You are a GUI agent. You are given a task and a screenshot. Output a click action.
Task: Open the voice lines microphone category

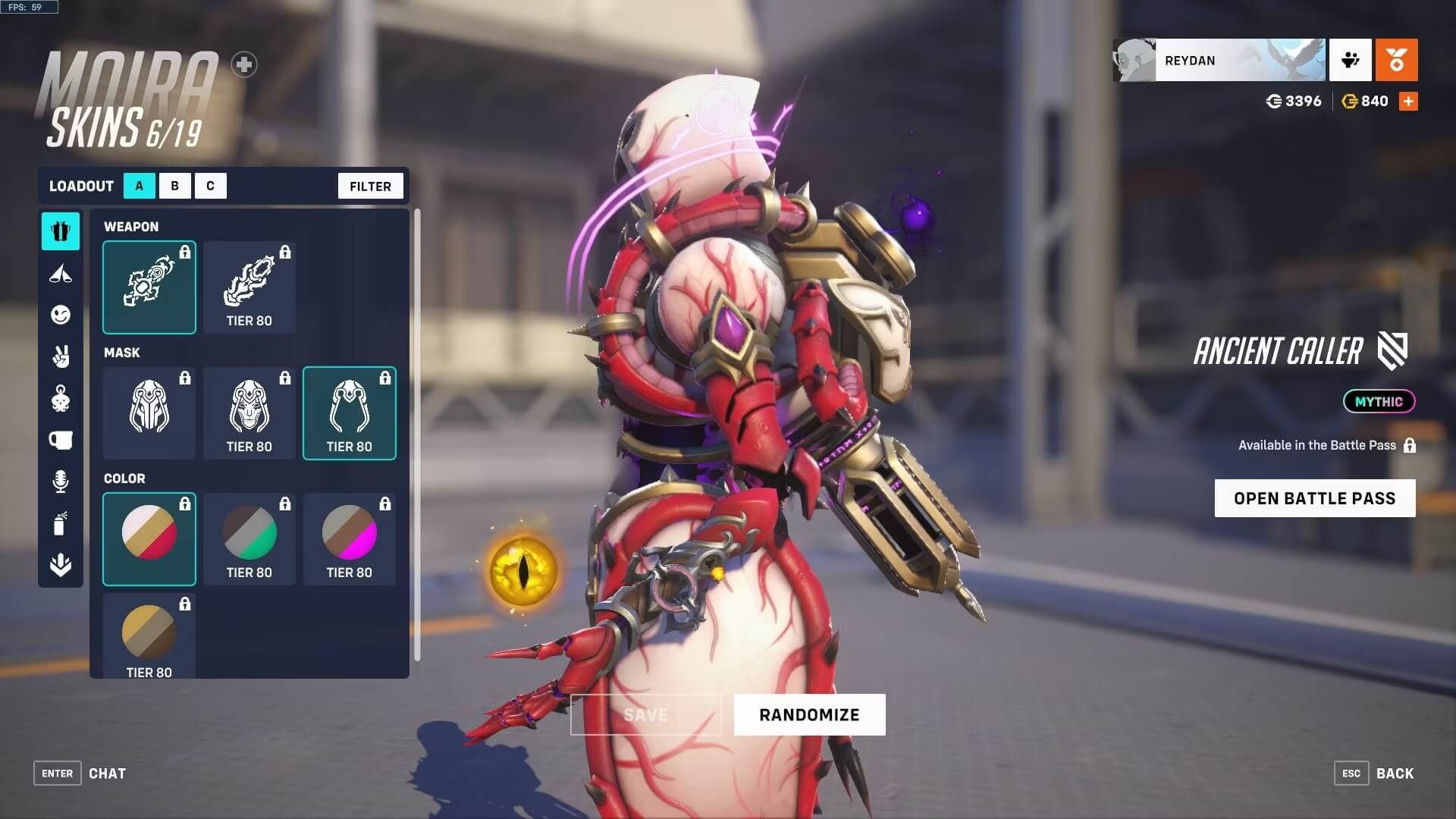(x=61, y=482)
